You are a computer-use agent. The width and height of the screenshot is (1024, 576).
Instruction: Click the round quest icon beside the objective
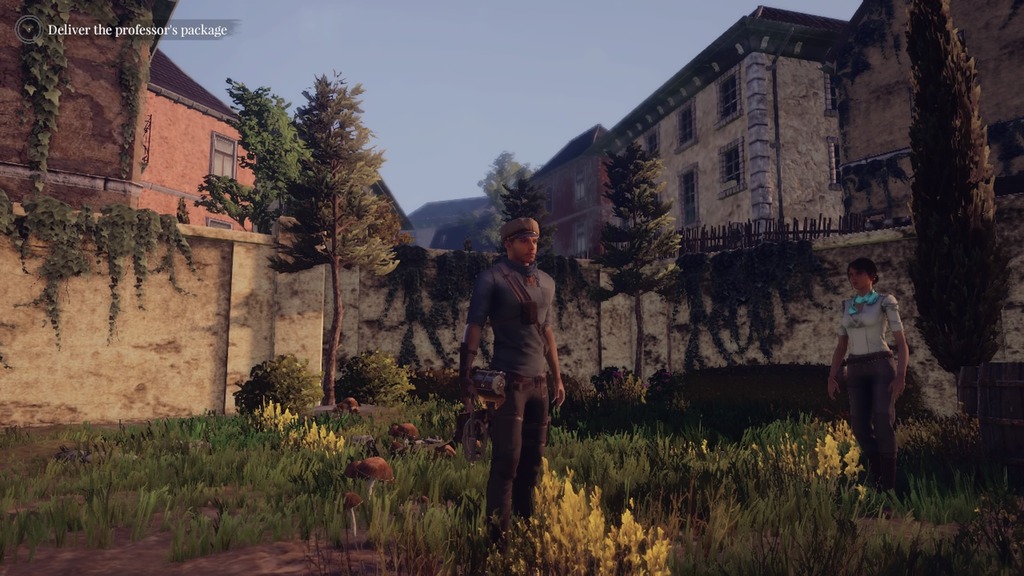28,29
